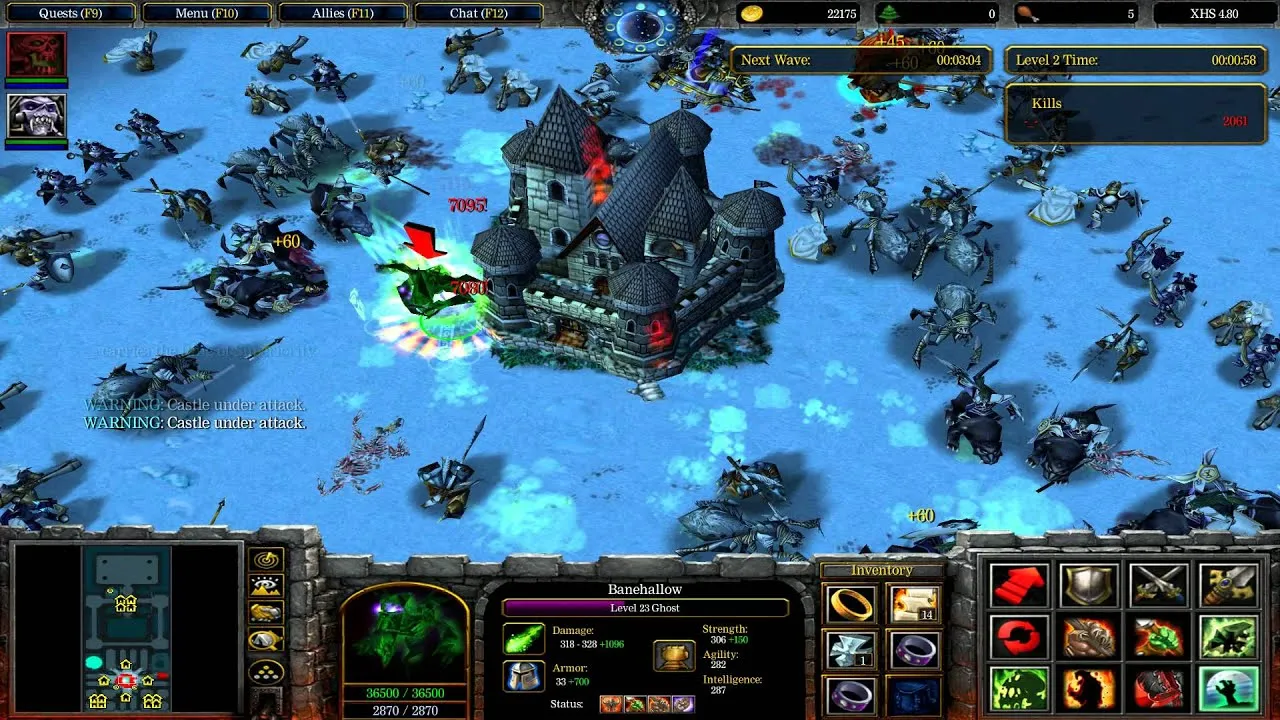Activate the silver shield defend ability
Image resolution: width=1280 pixels, height=720 pixels.
[1087, 586]
